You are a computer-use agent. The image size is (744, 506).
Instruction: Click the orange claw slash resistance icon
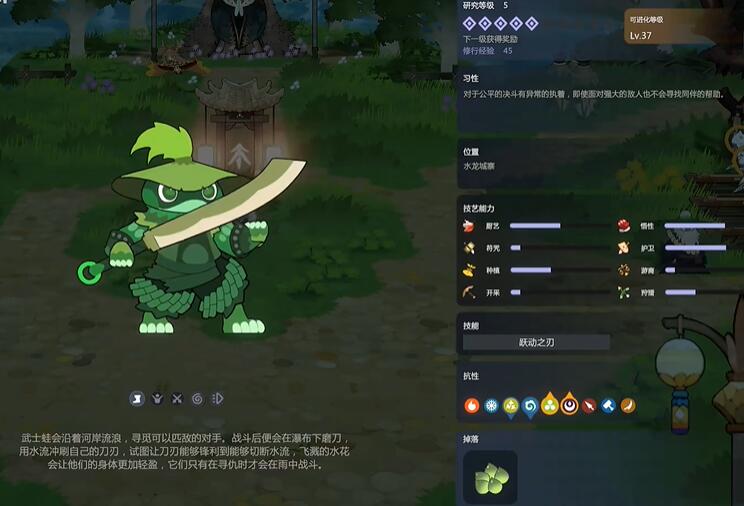coord(627,405)
